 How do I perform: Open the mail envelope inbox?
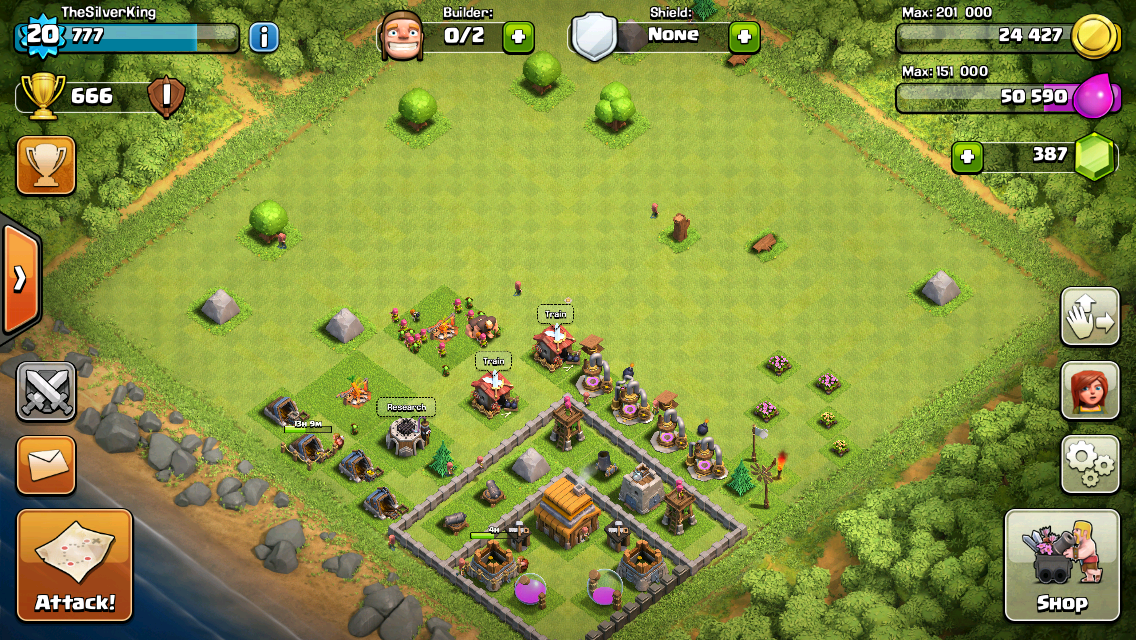click(x=46, y=465)
